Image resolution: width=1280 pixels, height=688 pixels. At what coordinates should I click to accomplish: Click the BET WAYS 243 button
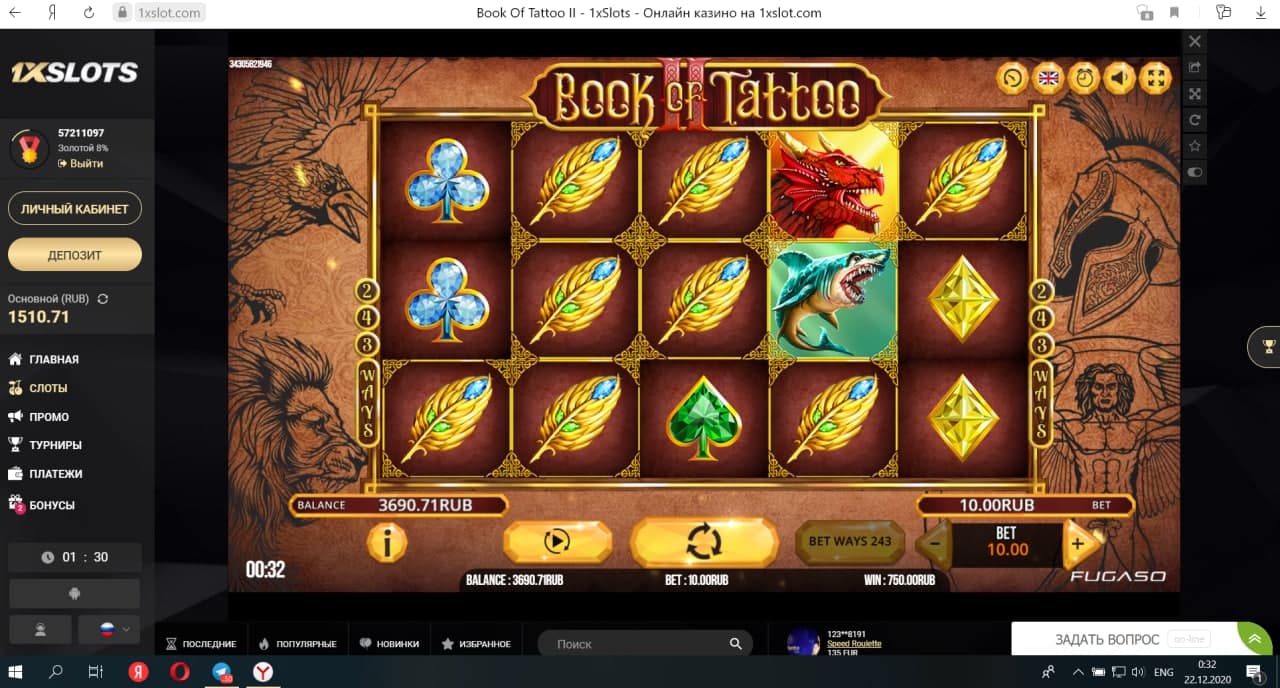pos(849,542)
